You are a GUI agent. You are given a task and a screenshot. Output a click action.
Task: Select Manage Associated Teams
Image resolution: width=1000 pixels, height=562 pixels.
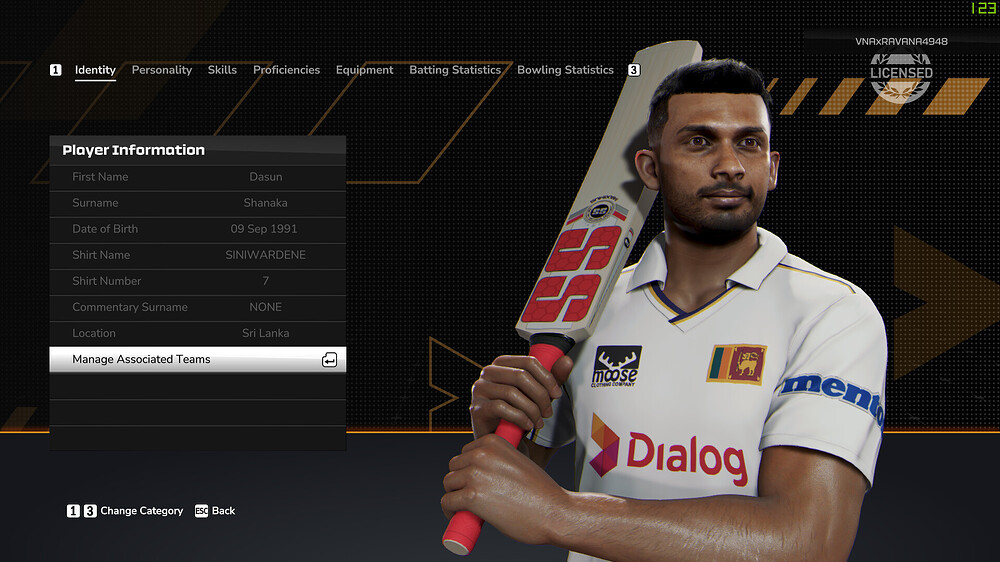click(x=197, y=359)
